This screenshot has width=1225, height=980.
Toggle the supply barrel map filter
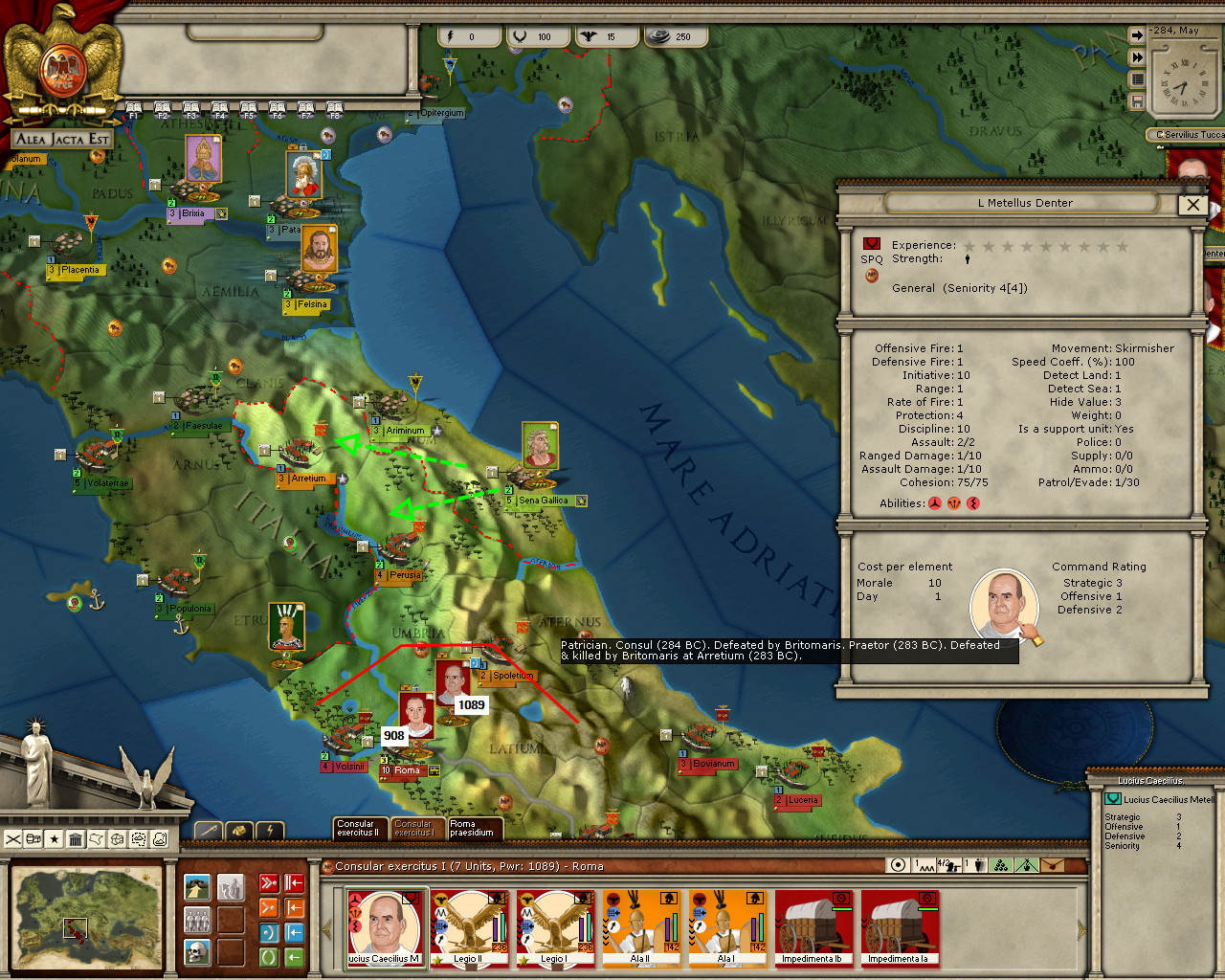pyautogui.click(x=32, y=837)
